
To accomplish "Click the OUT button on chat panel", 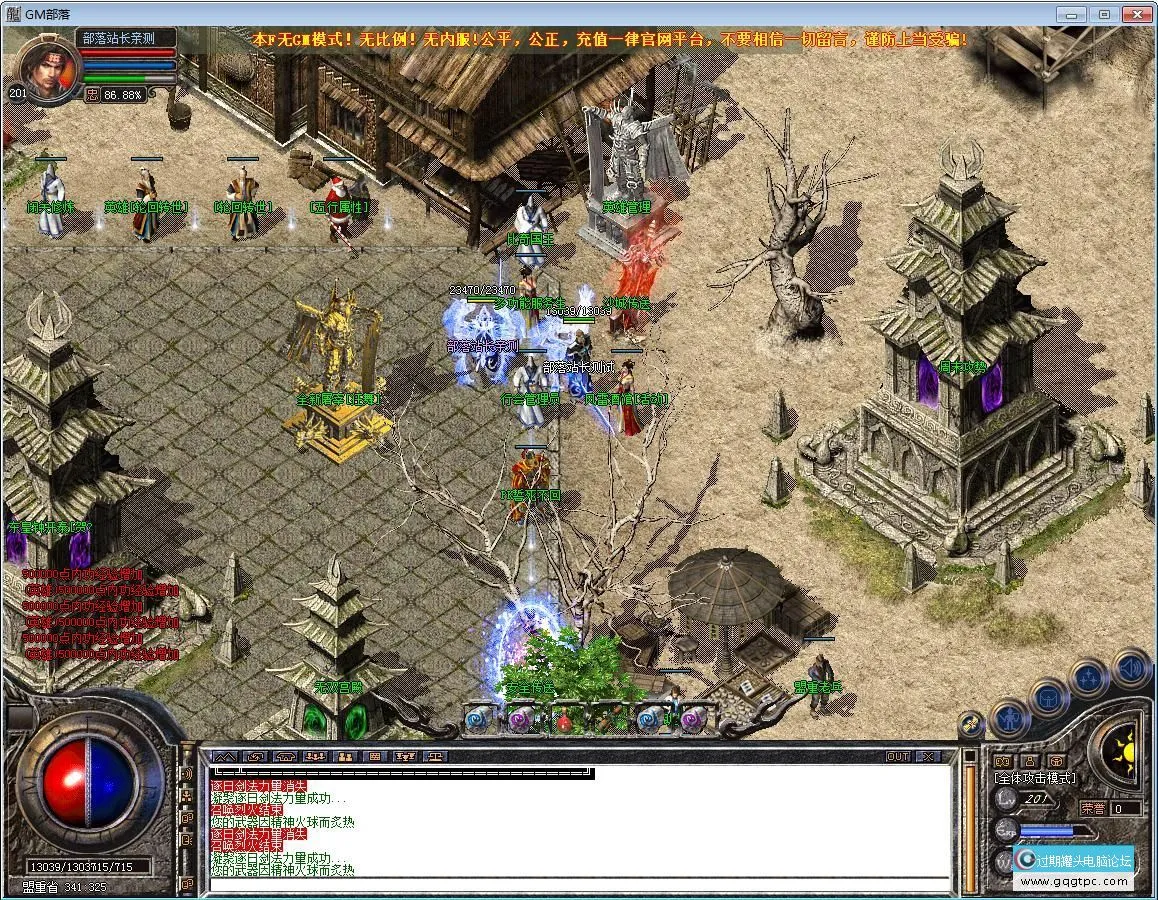I will (897, 756).
